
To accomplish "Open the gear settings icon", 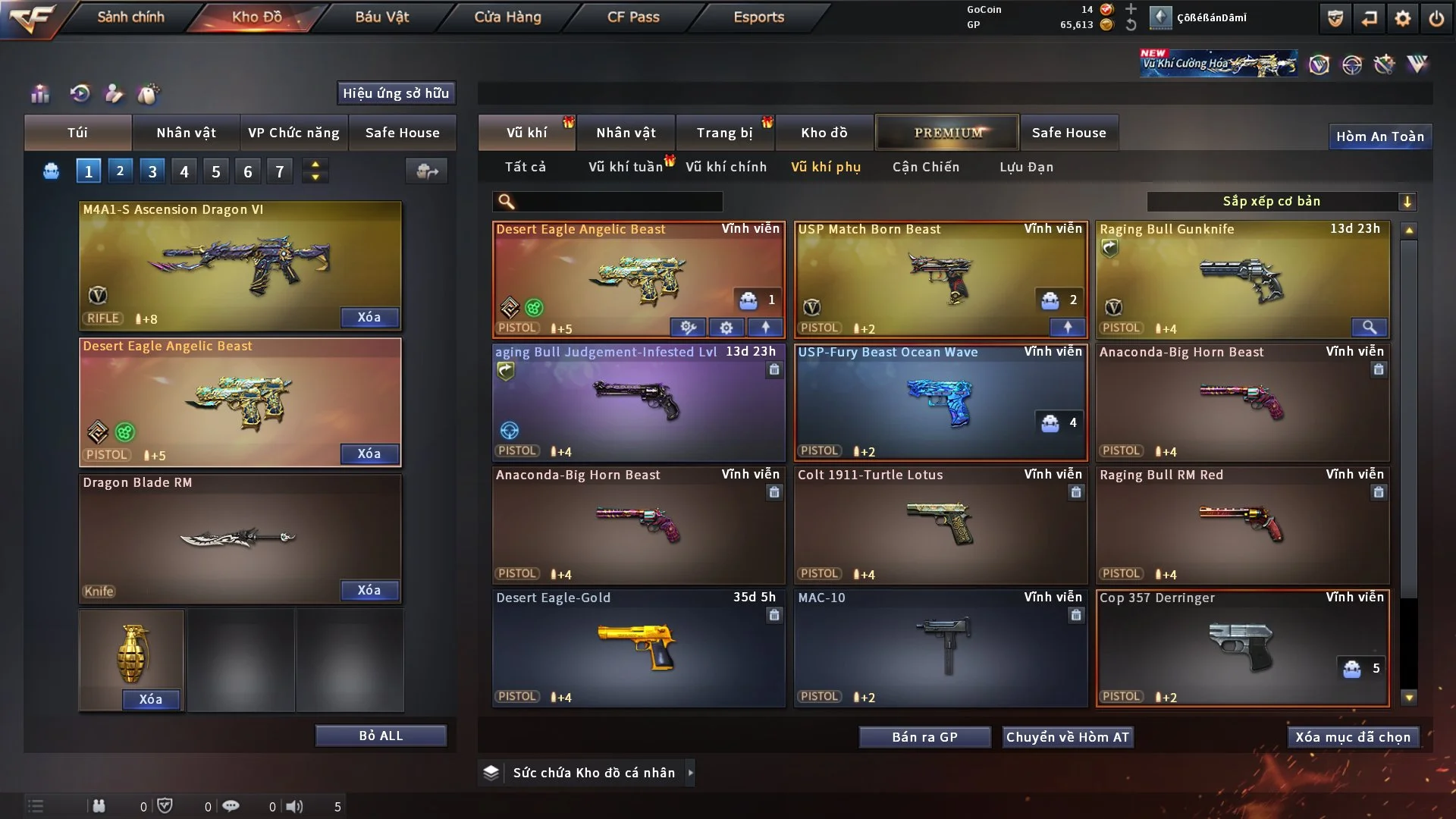I will click(1403, 18).
